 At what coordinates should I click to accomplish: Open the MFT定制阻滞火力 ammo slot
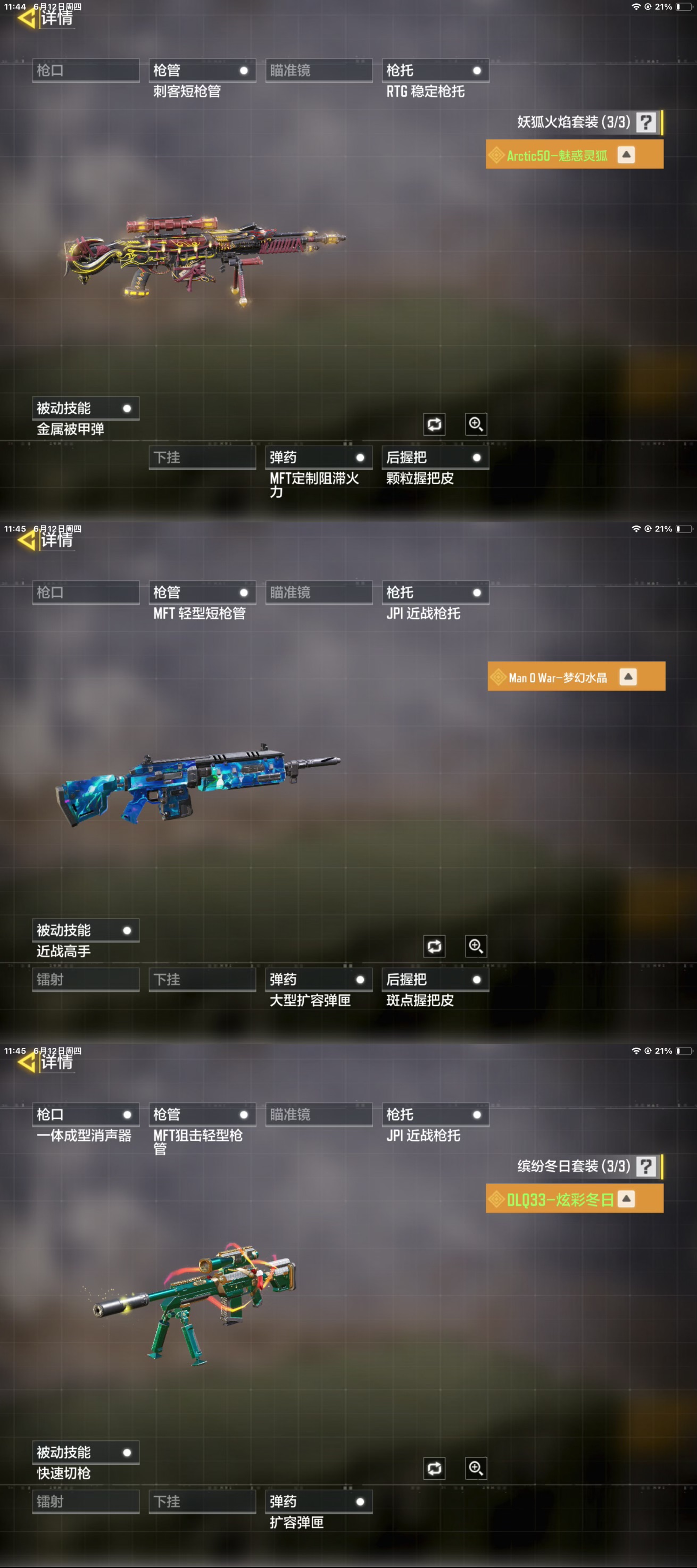[x=318, y=458]
